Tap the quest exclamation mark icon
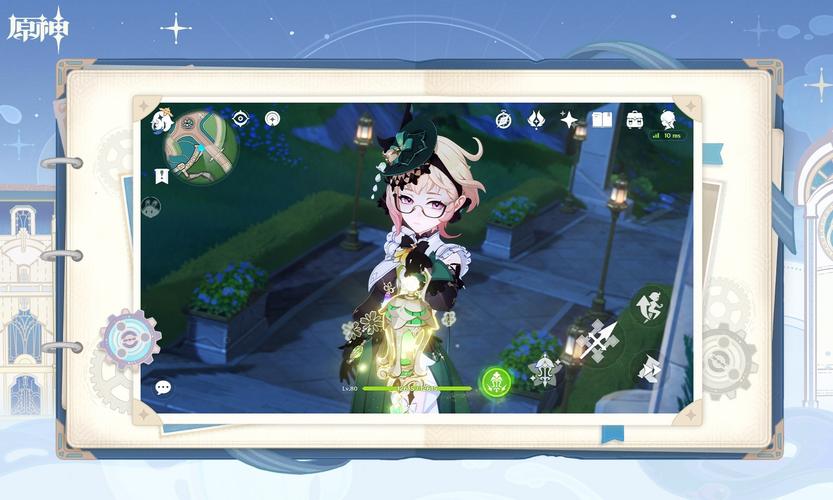The width and height of the screenshot is (833, 500). [x=162, y=176]
